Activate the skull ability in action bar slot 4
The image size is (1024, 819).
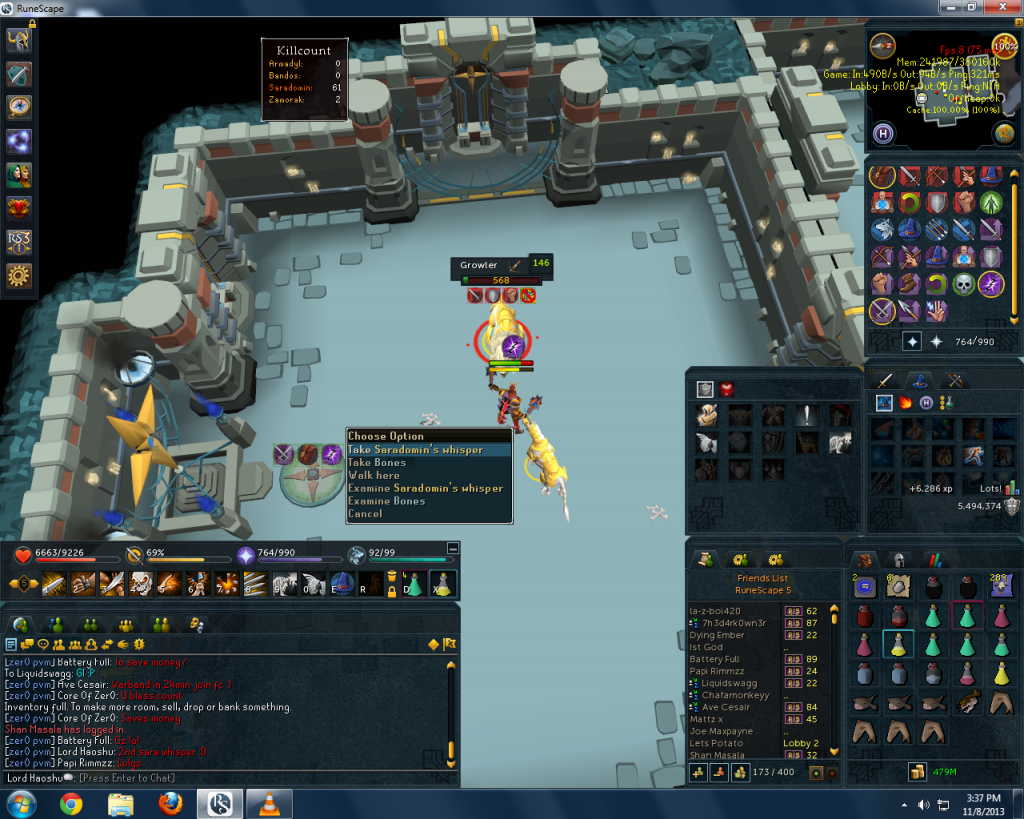click(x=140, y=583)
